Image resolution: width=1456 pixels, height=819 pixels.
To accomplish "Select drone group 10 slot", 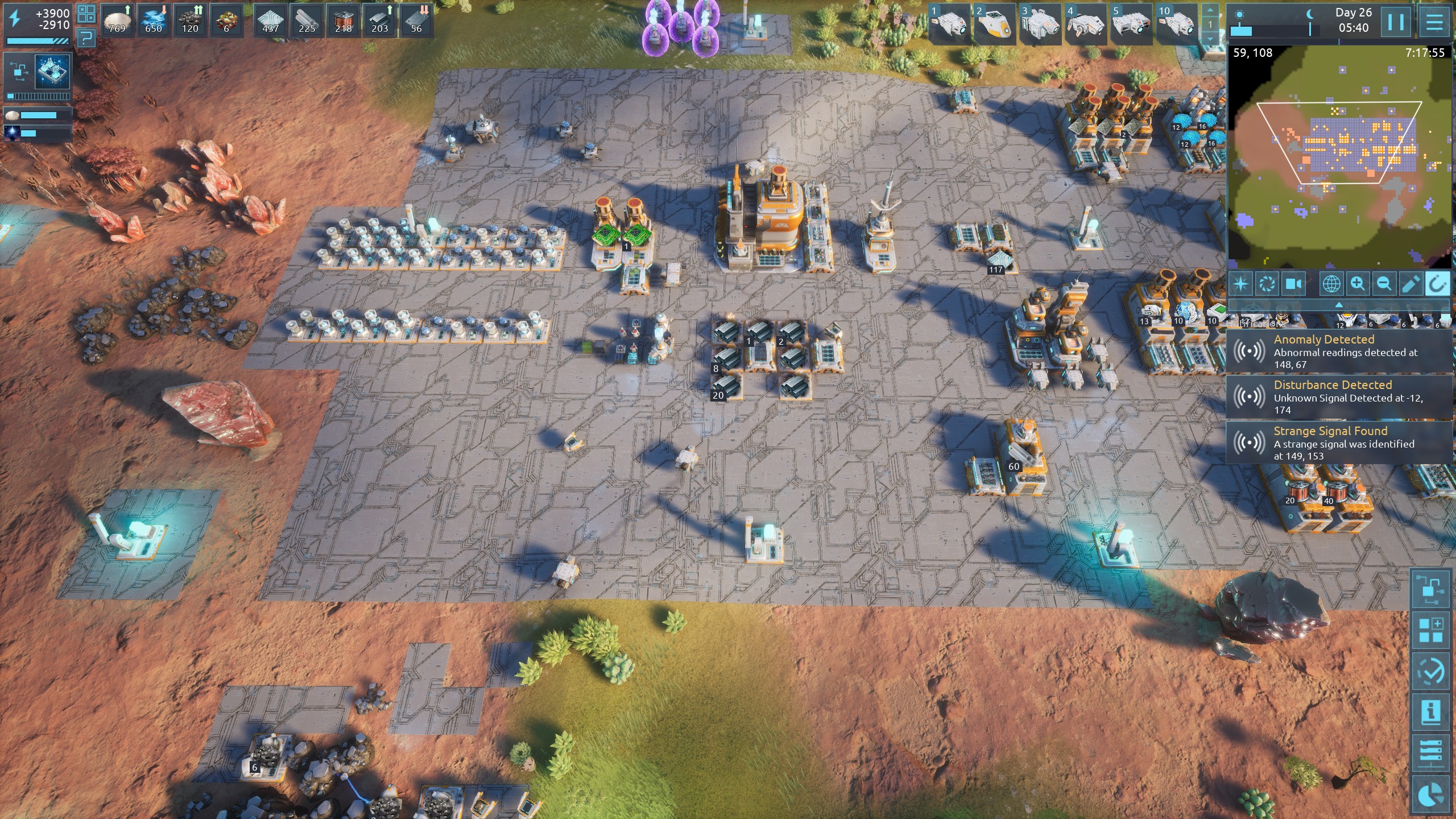I will click(x=1176, y=24).
